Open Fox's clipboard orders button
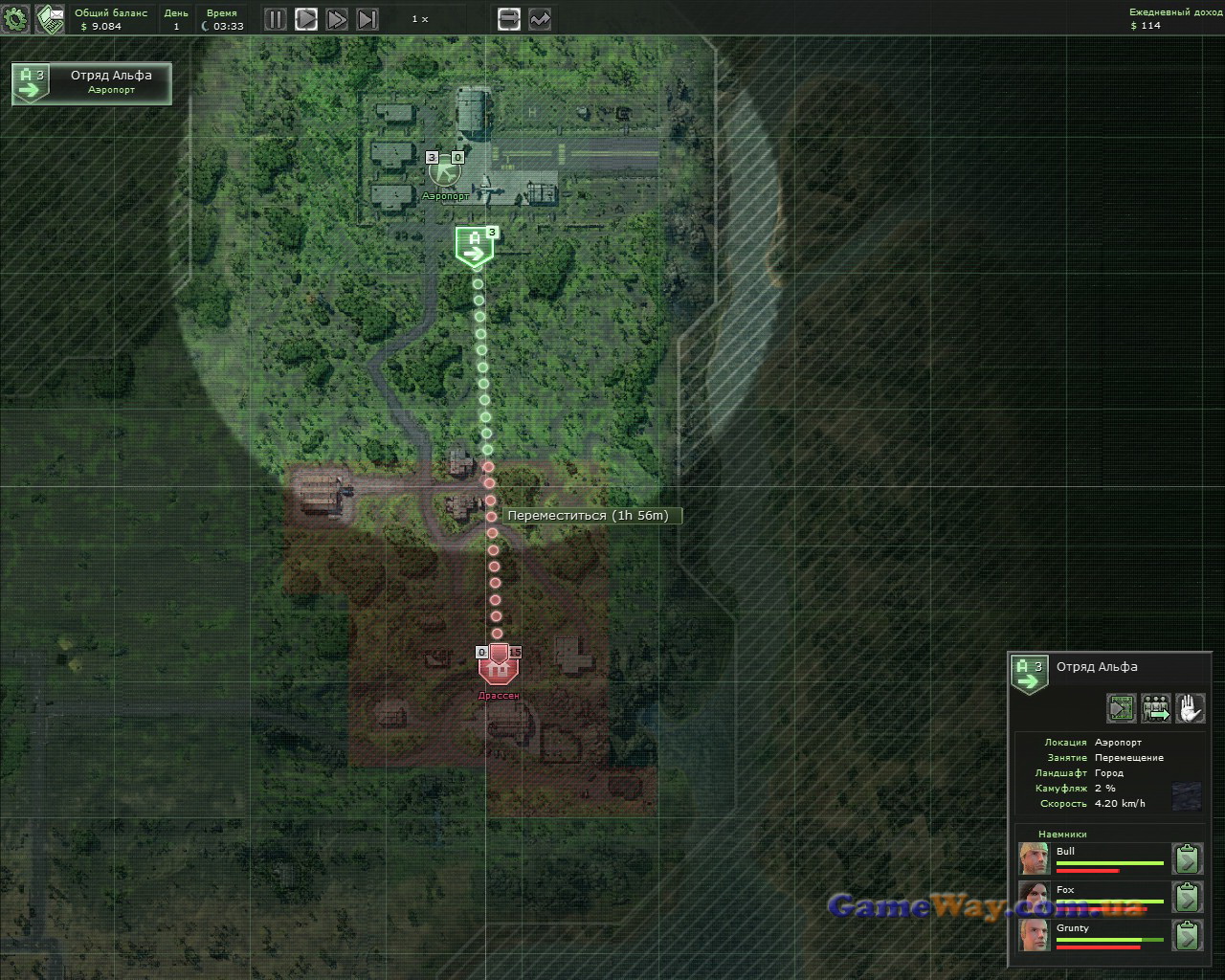 1187,897
